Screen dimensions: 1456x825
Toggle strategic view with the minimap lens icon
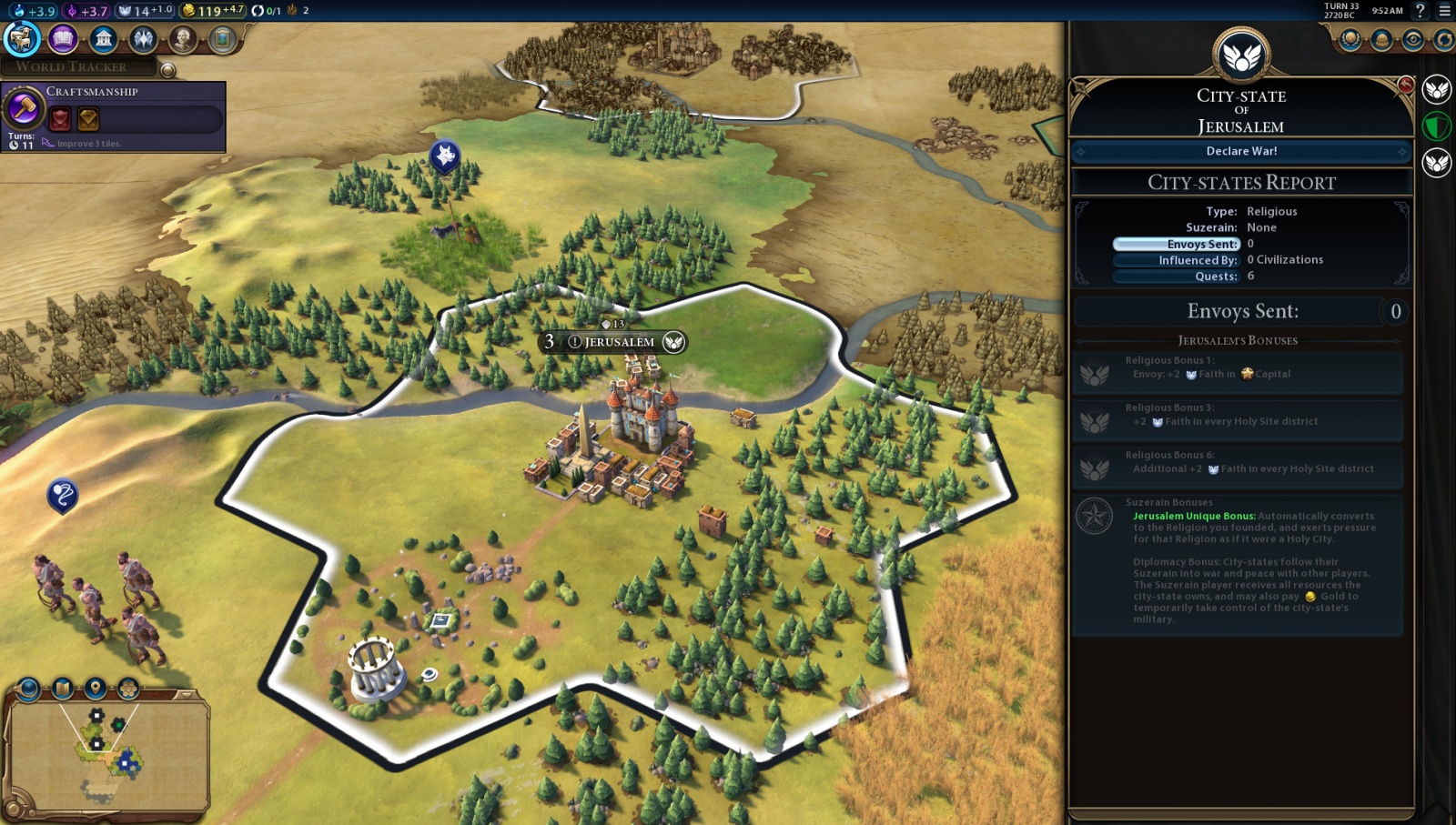coord(27,688)
